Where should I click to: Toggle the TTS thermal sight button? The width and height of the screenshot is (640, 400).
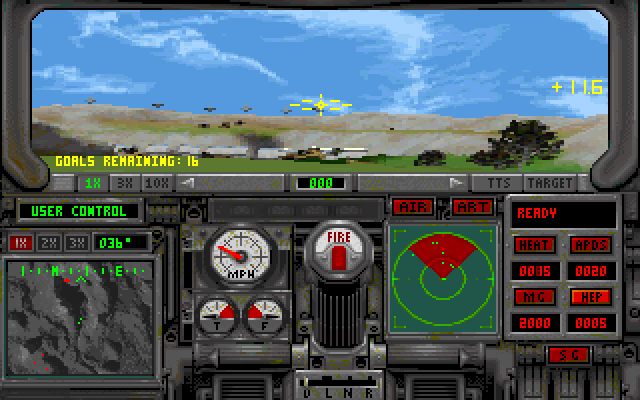498,183
